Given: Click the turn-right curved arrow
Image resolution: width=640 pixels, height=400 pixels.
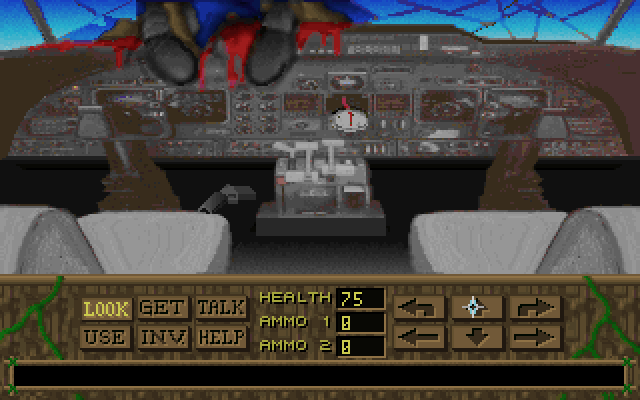Looking at the screenshot, I should (534, 307).
